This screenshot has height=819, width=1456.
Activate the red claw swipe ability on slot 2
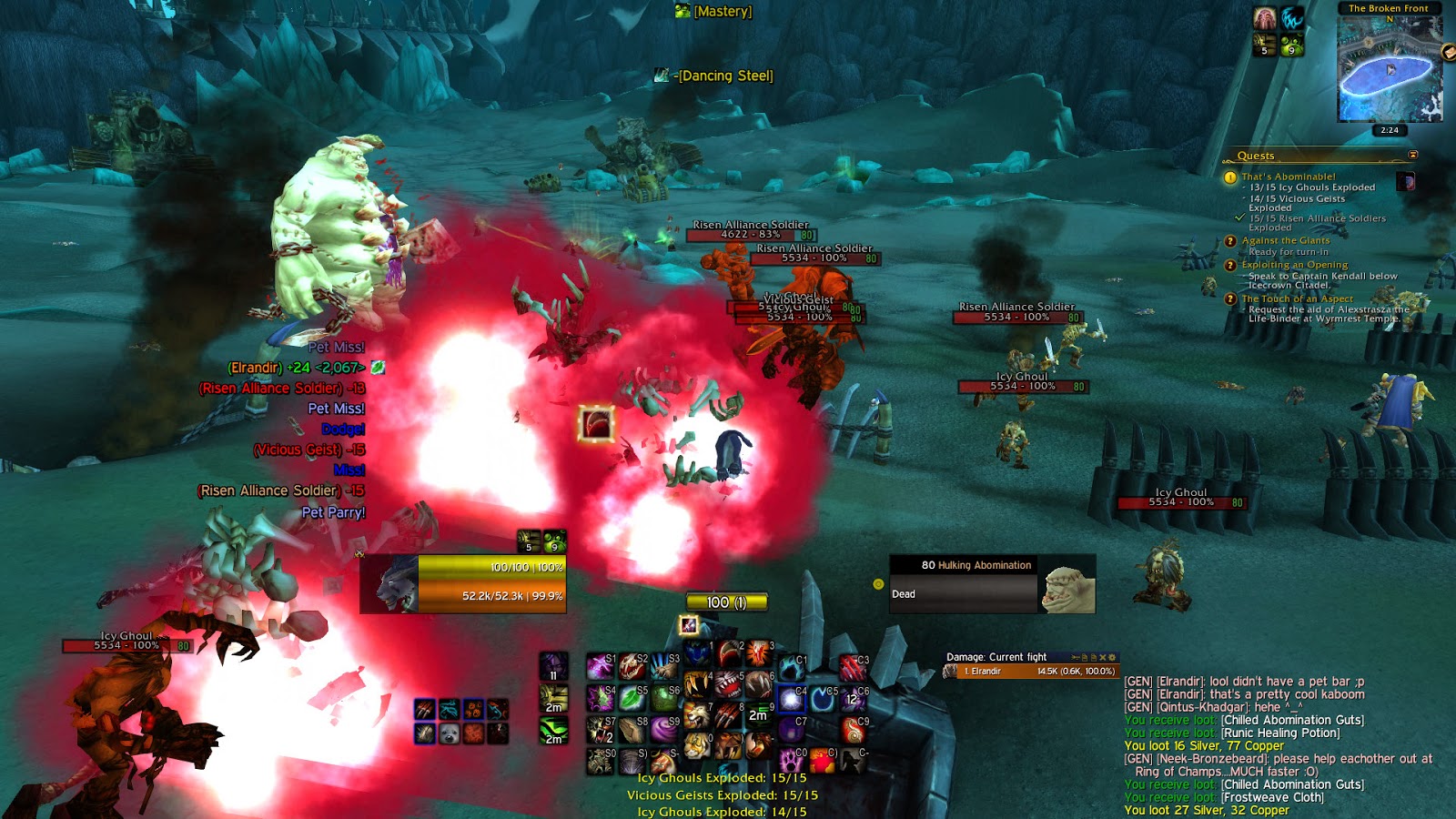[728, 653]
